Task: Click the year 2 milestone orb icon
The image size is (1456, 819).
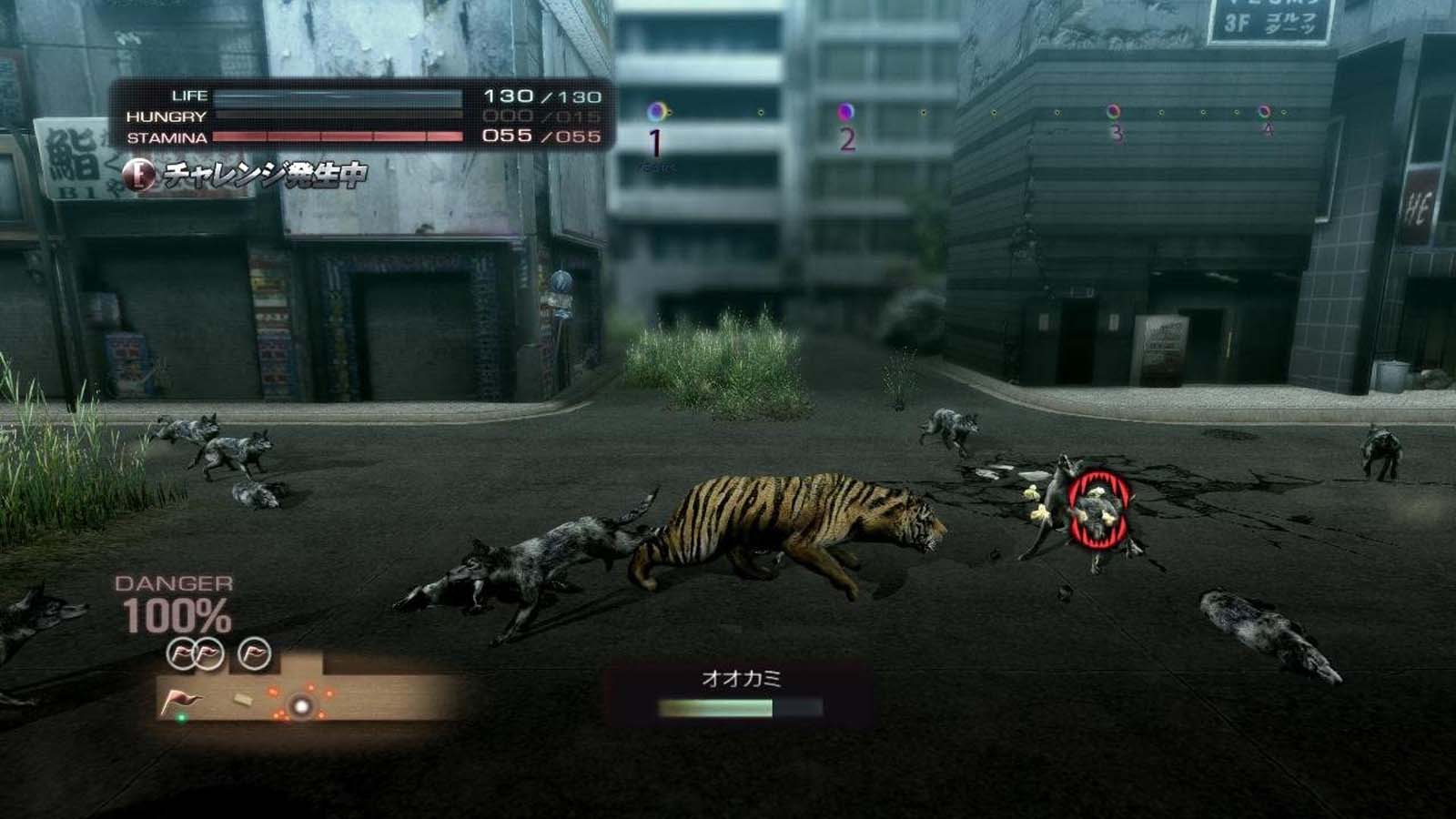Action: (847, 109)
